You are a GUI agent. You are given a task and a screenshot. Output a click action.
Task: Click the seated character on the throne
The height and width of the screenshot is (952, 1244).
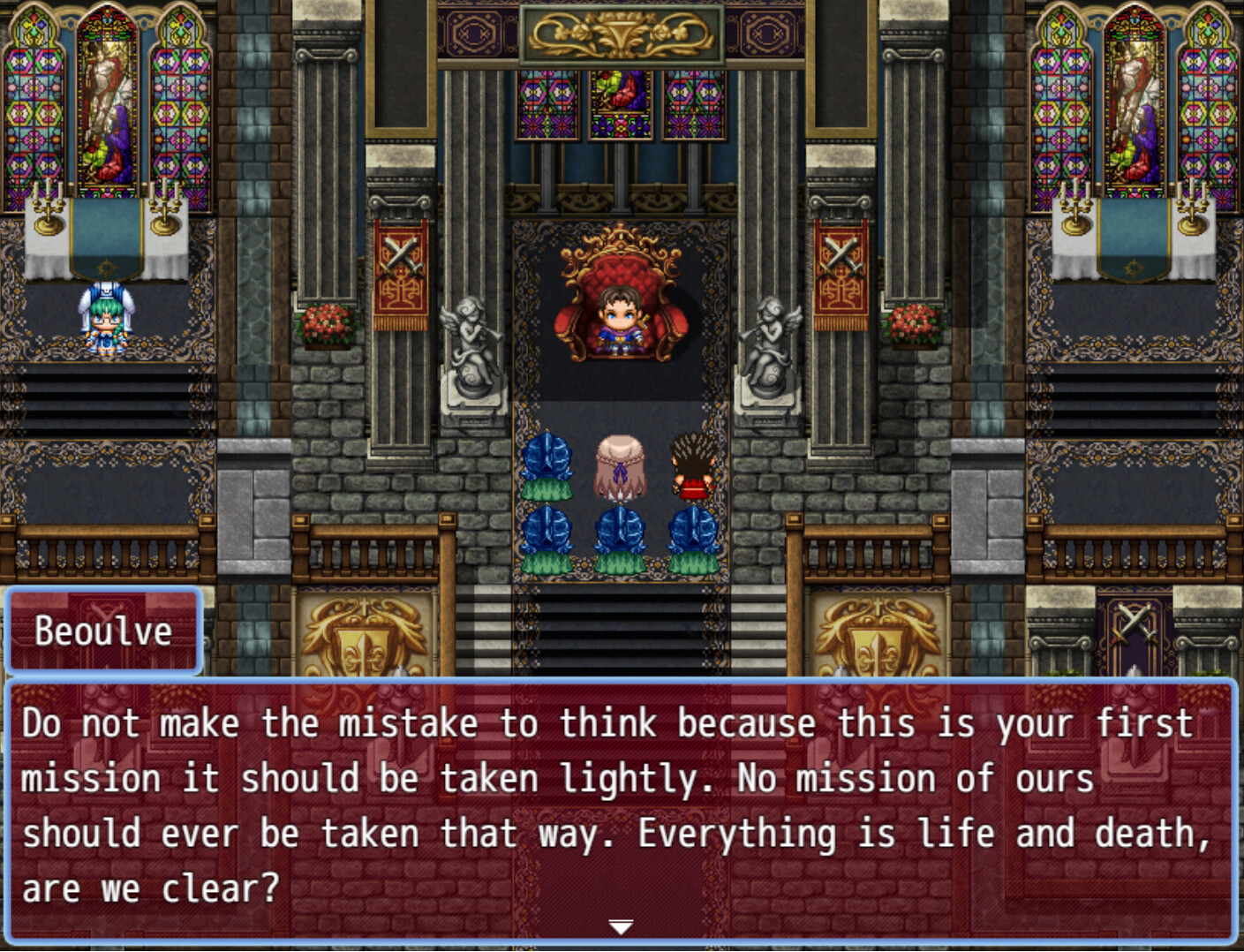pyautogui.click(x=621, y=318)
